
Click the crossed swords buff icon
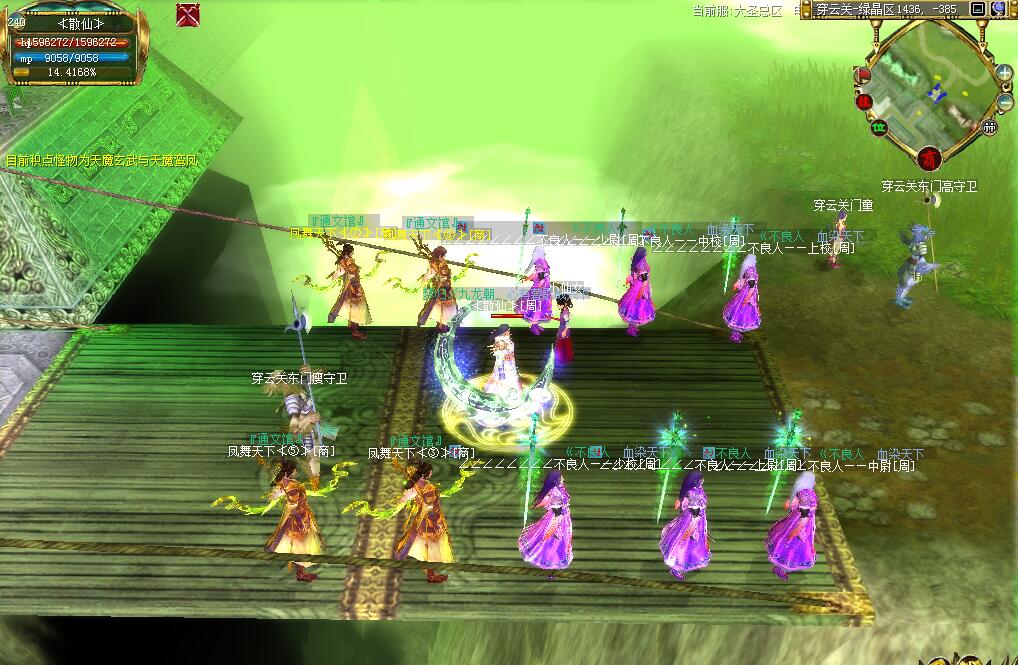(x=187, y=15)
